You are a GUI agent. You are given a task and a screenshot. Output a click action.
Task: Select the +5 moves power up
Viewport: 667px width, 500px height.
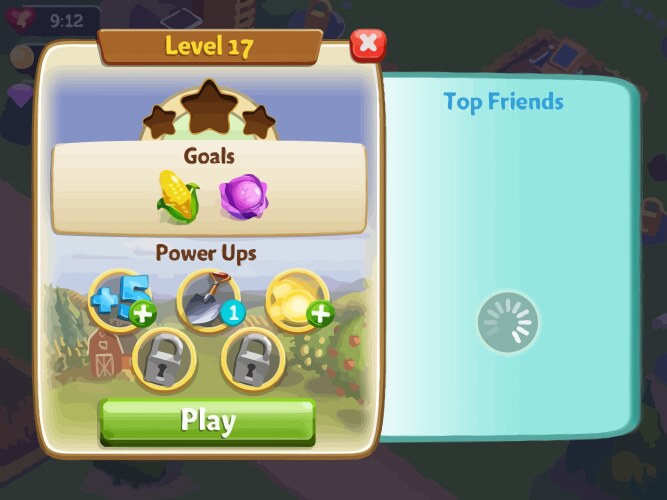pyautogui.click(x=120, y=299)
